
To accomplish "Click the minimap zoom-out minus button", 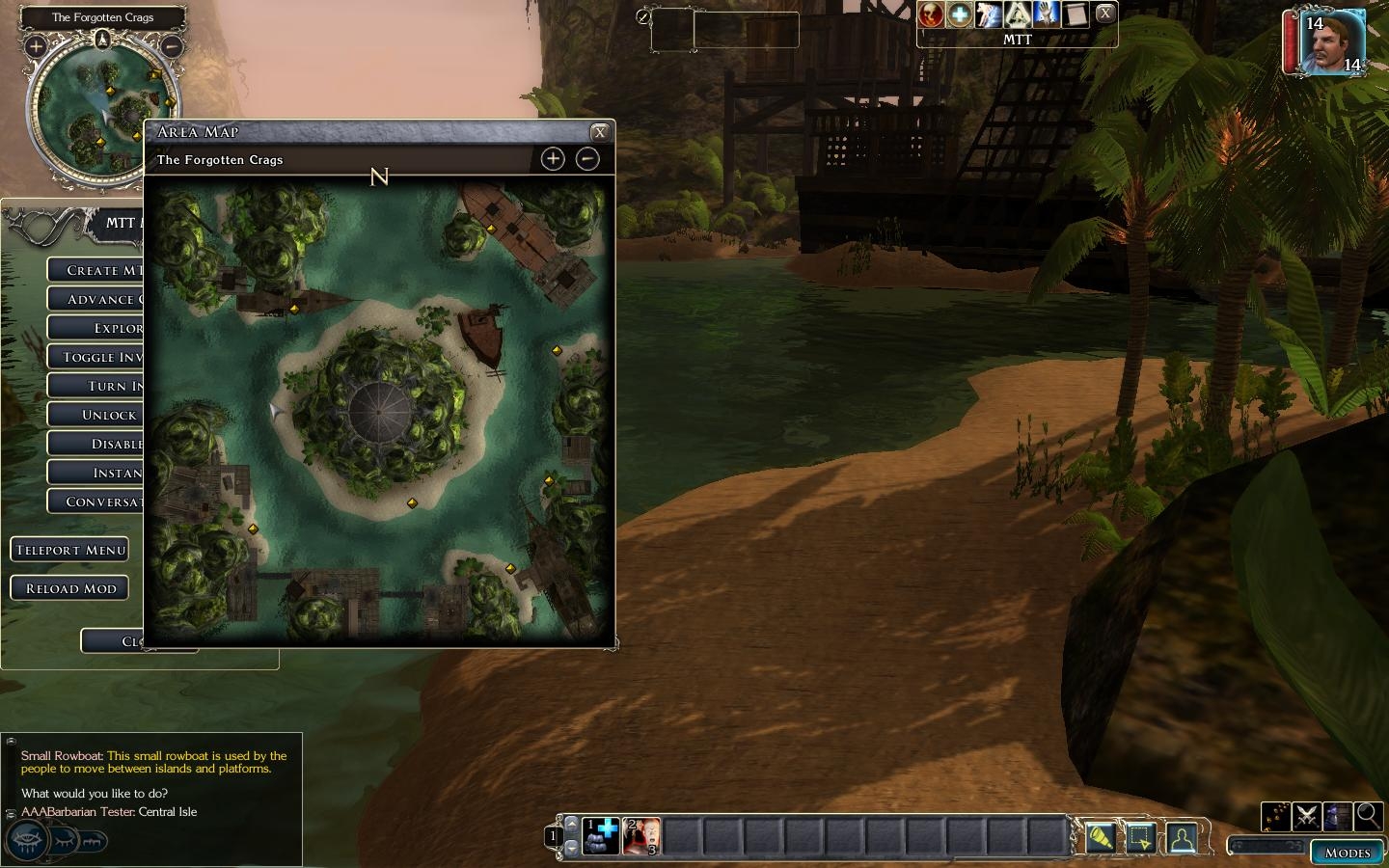I will pos(171,45).
